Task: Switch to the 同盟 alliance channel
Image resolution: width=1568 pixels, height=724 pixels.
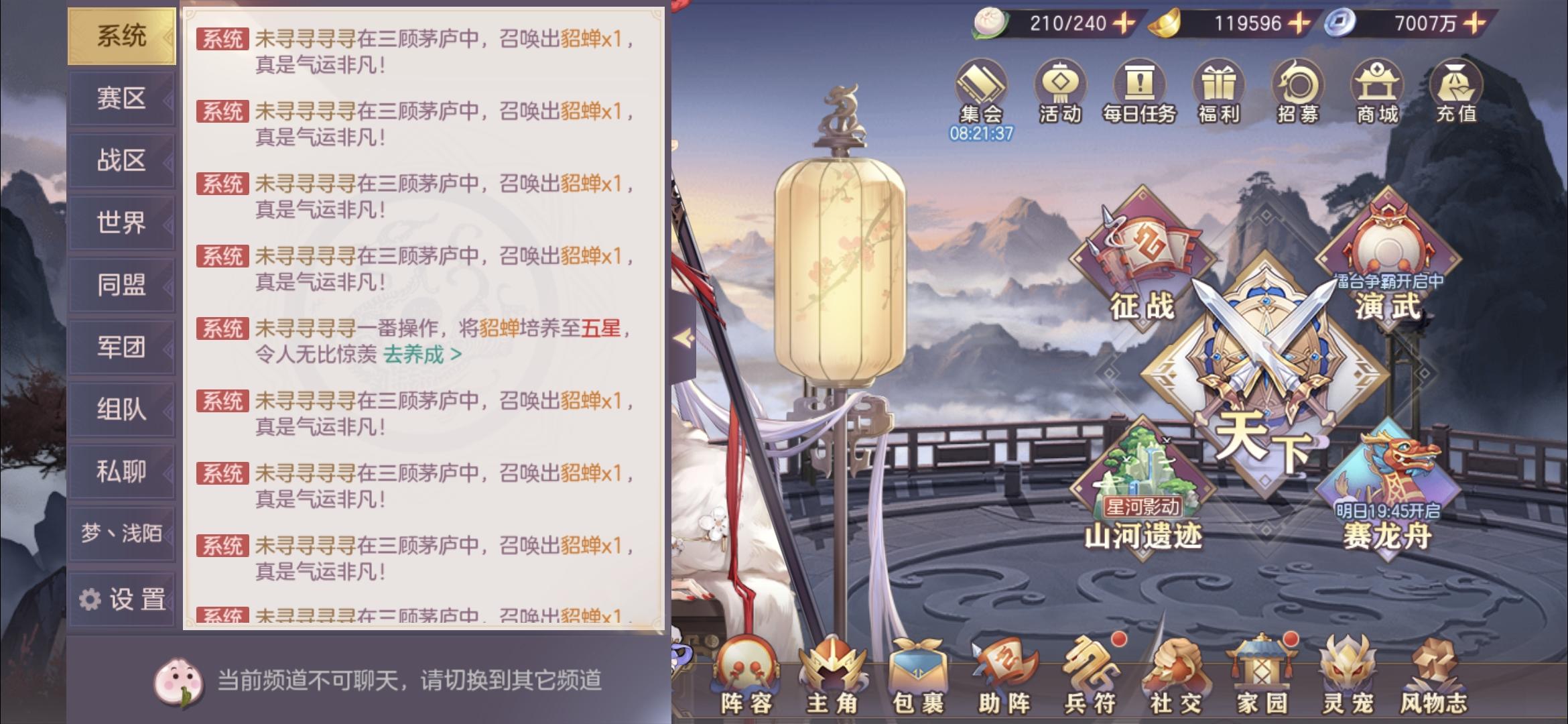Action: [x=123, y=285]
